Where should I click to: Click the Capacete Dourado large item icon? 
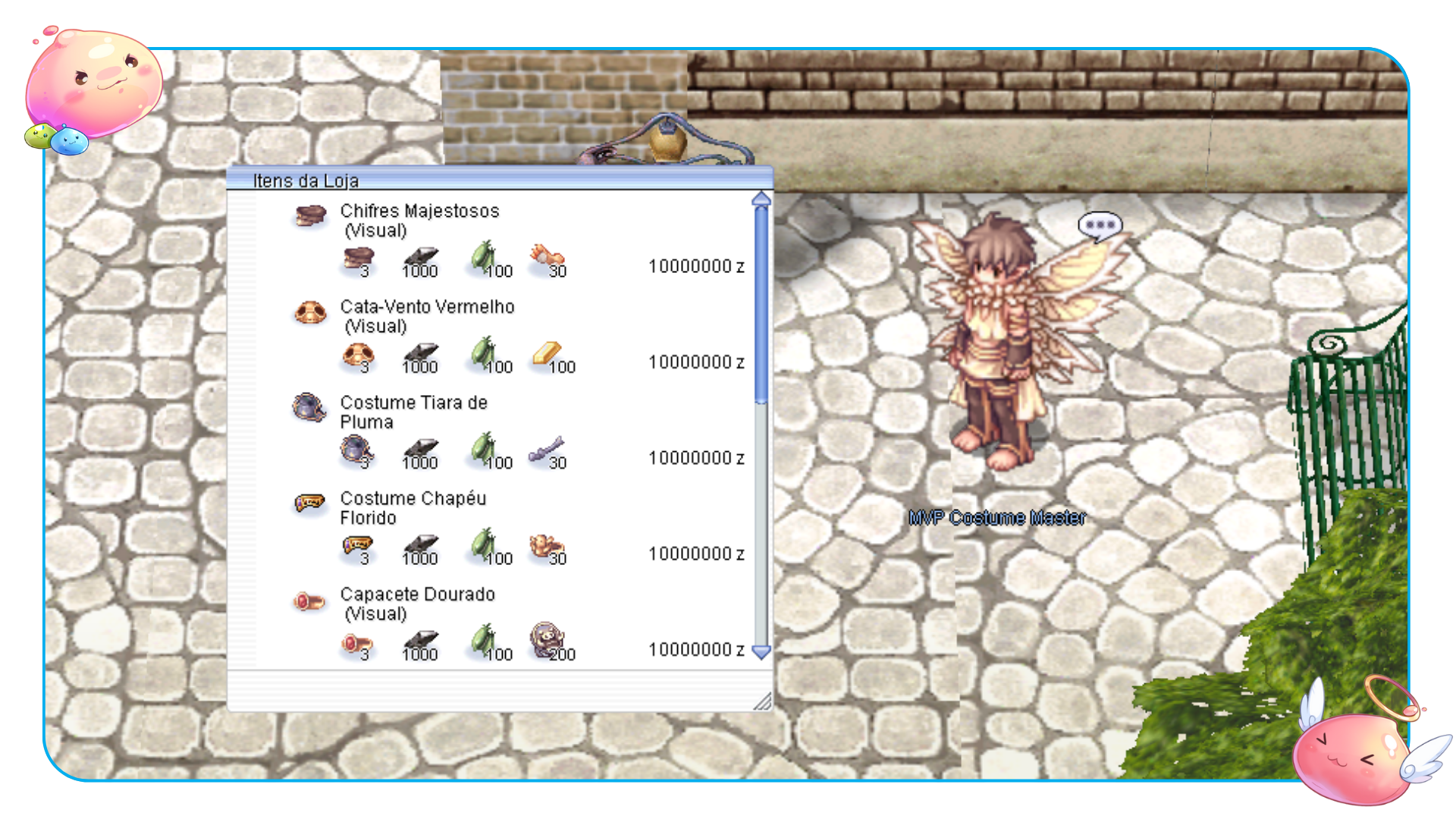click(309, 603)
